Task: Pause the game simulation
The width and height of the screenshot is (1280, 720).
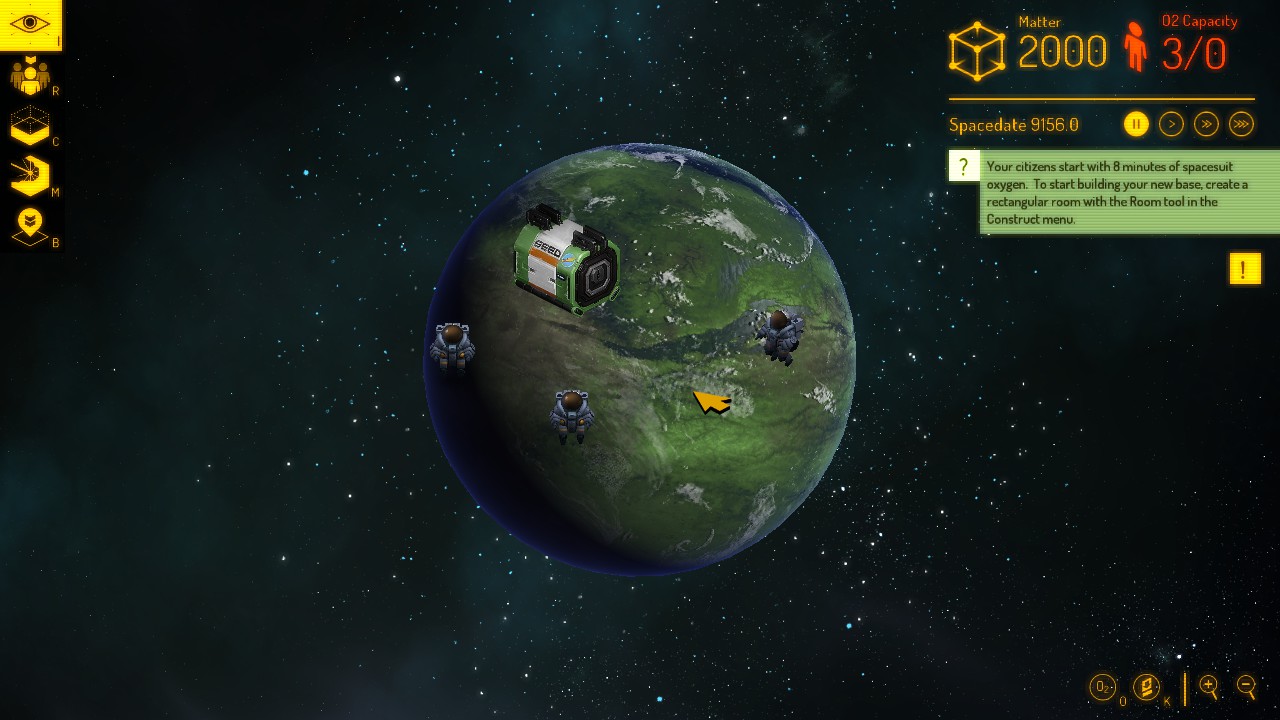Action: (x=1136, y=124)
